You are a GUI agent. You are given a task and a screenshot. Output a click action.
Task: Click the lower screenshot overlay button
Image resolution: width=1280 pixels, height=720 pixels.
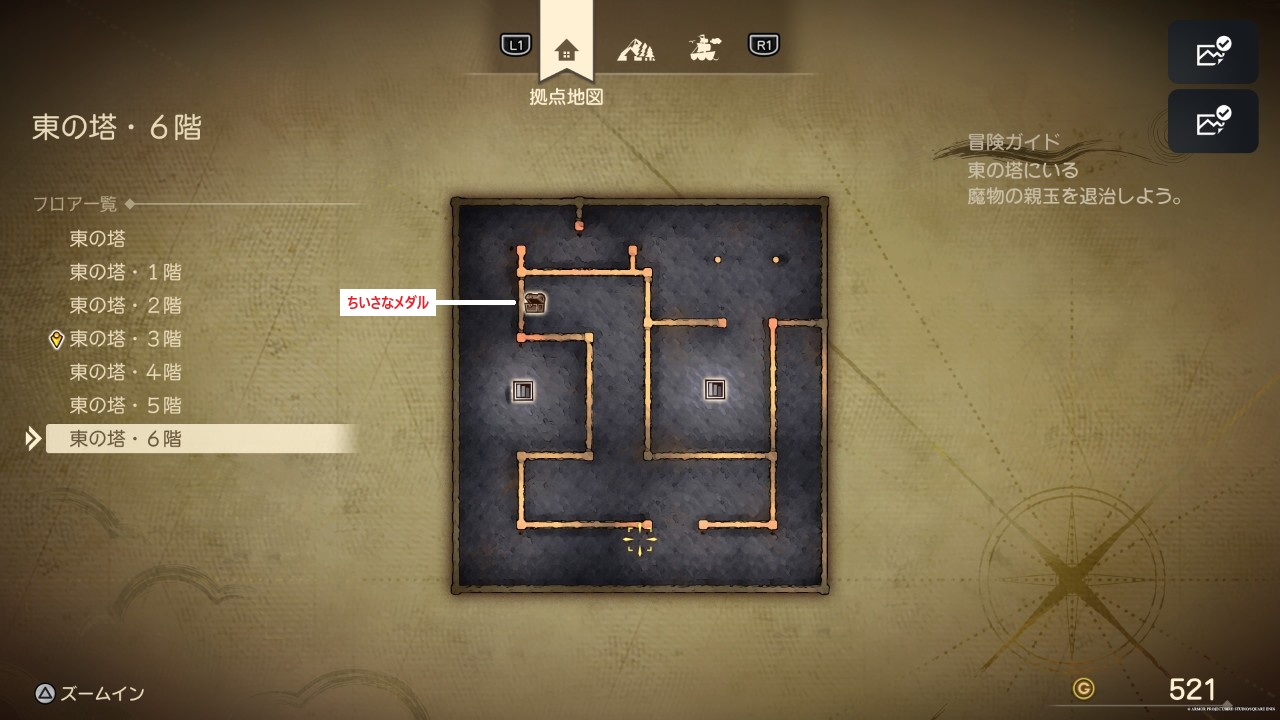click(1213, 121)
